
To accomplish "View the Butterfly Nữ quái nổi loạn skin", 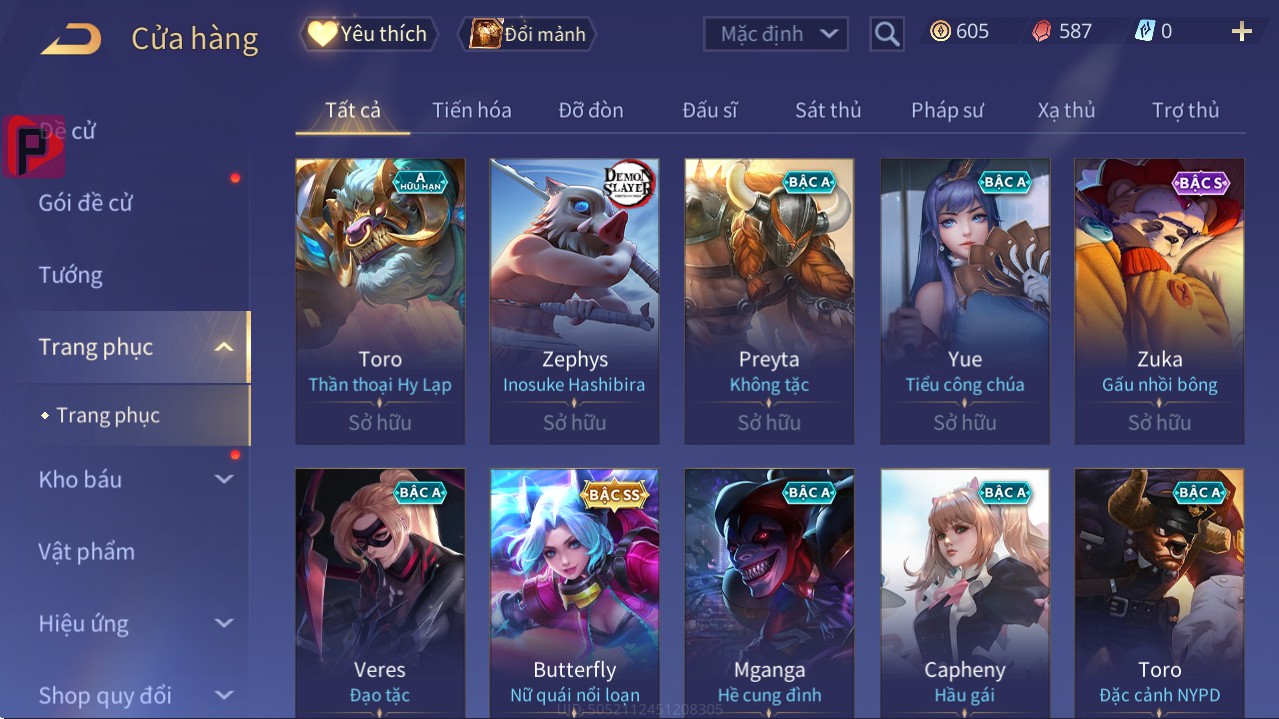I will (x=574, y=592).
